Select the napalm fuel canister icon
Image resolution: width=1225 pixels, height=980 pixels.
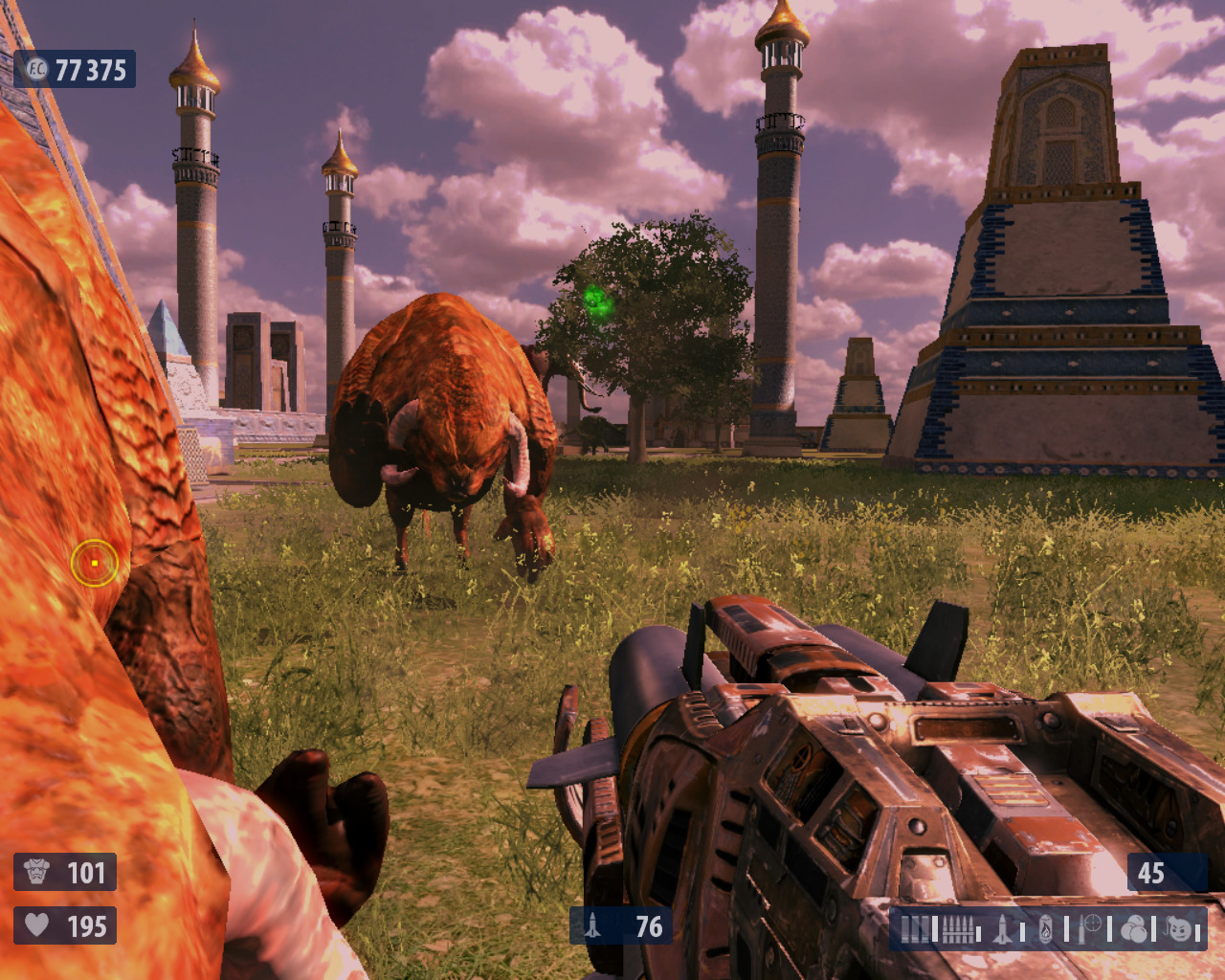[x=1046, y=929]
